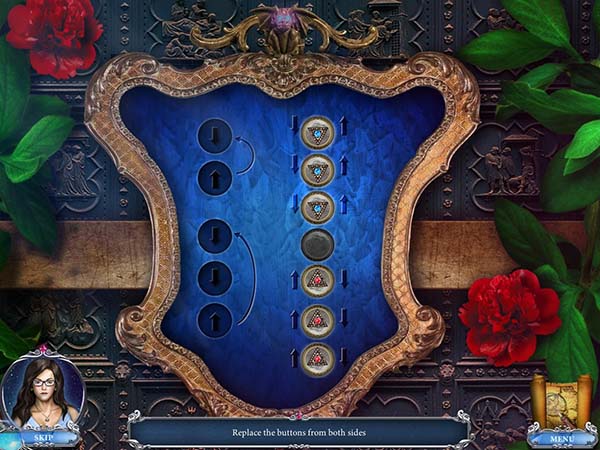This screenshot has height=450, width=600.
Task: Skip the button puzzle
Action: (x=42, y=437)
